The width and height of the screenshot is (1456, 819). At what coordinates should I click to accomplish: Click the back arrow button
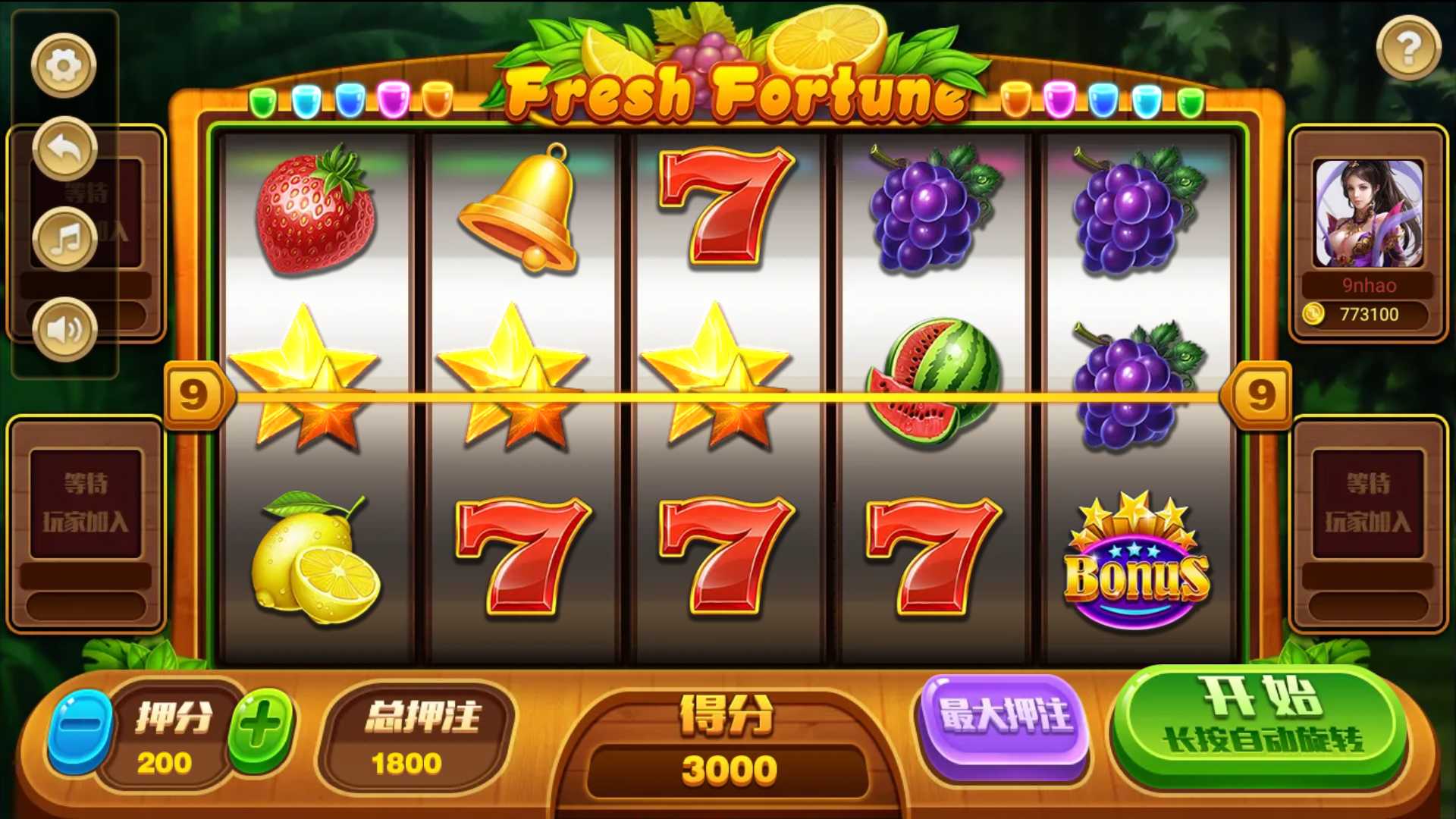click(64, 149)
